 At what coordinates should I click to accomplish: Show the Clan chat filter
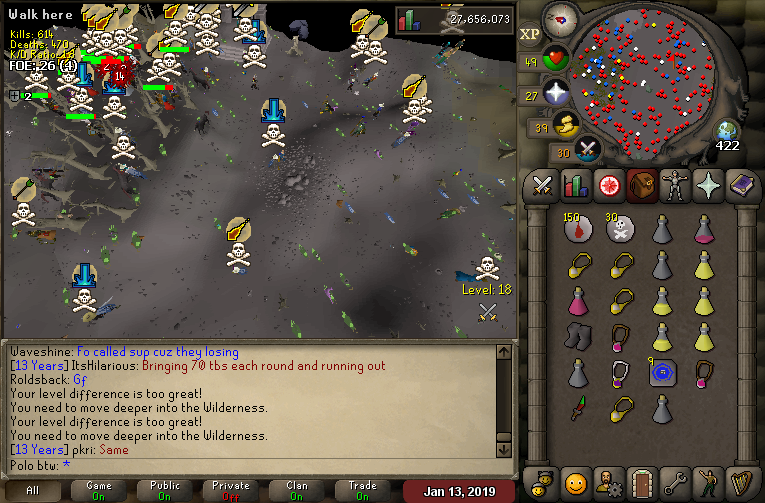point(296,490)
